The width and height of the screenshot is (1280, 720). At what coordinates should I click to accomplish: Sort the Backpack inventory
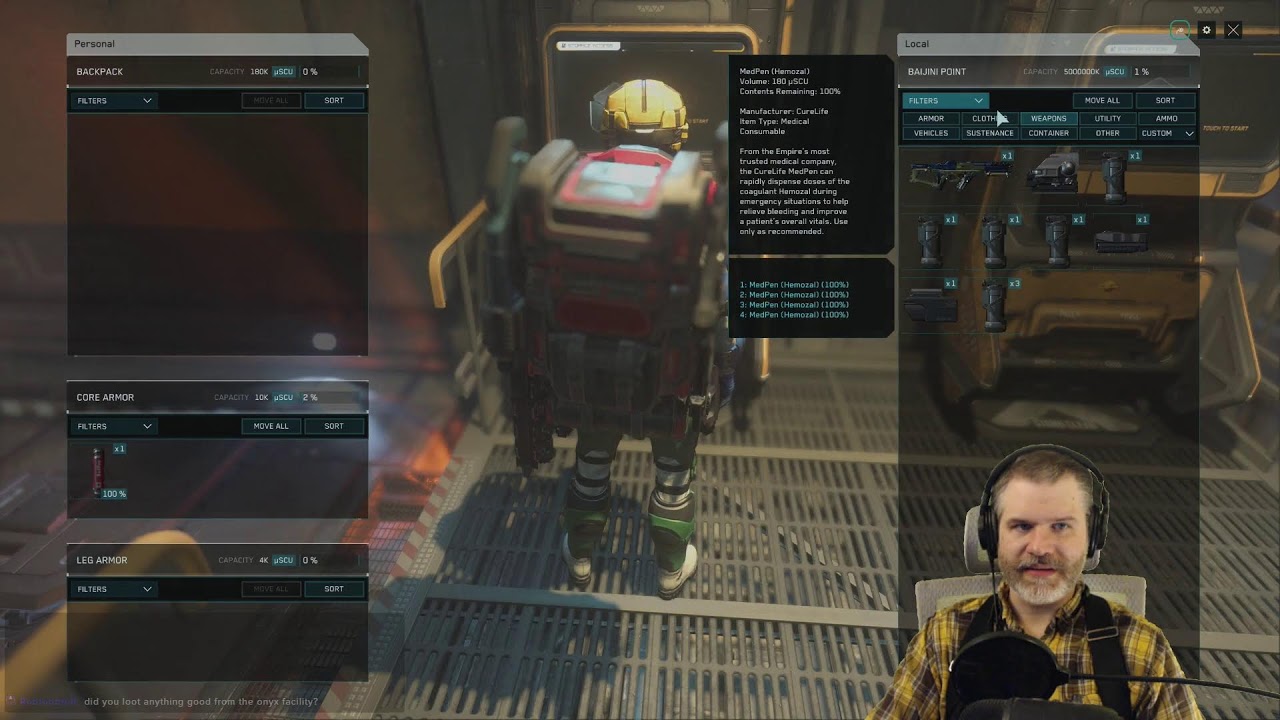click(x=333, y=100)
